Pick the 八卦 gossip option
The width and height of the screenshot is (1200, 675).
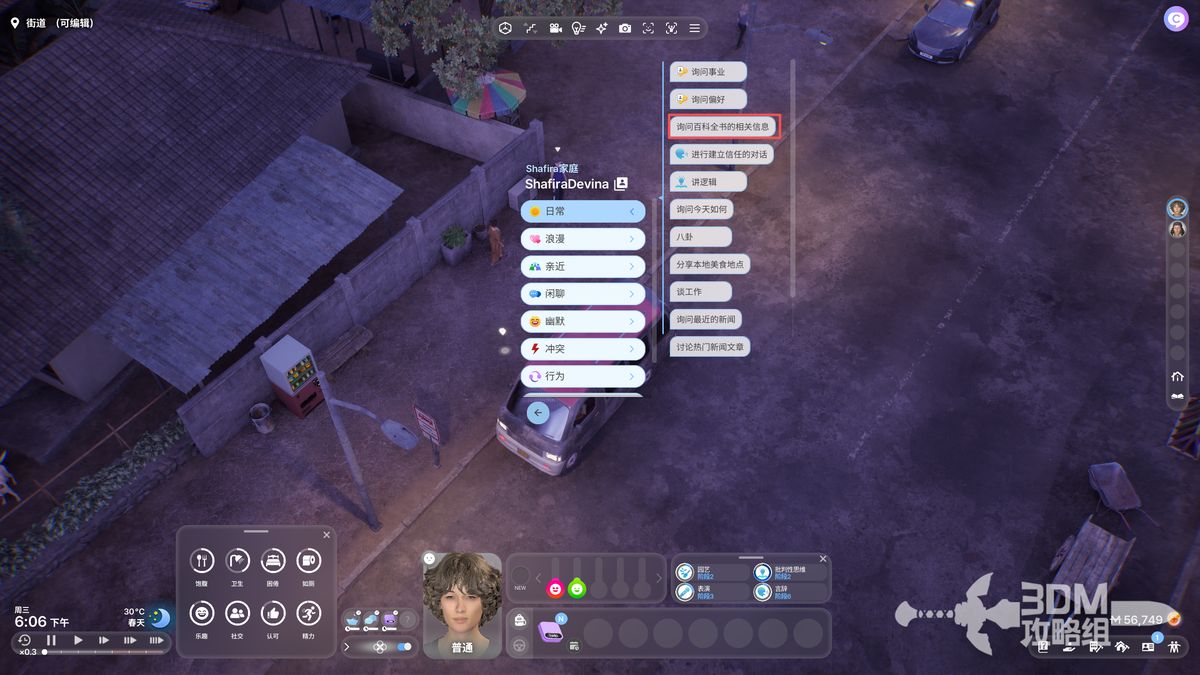click(700, 237)
